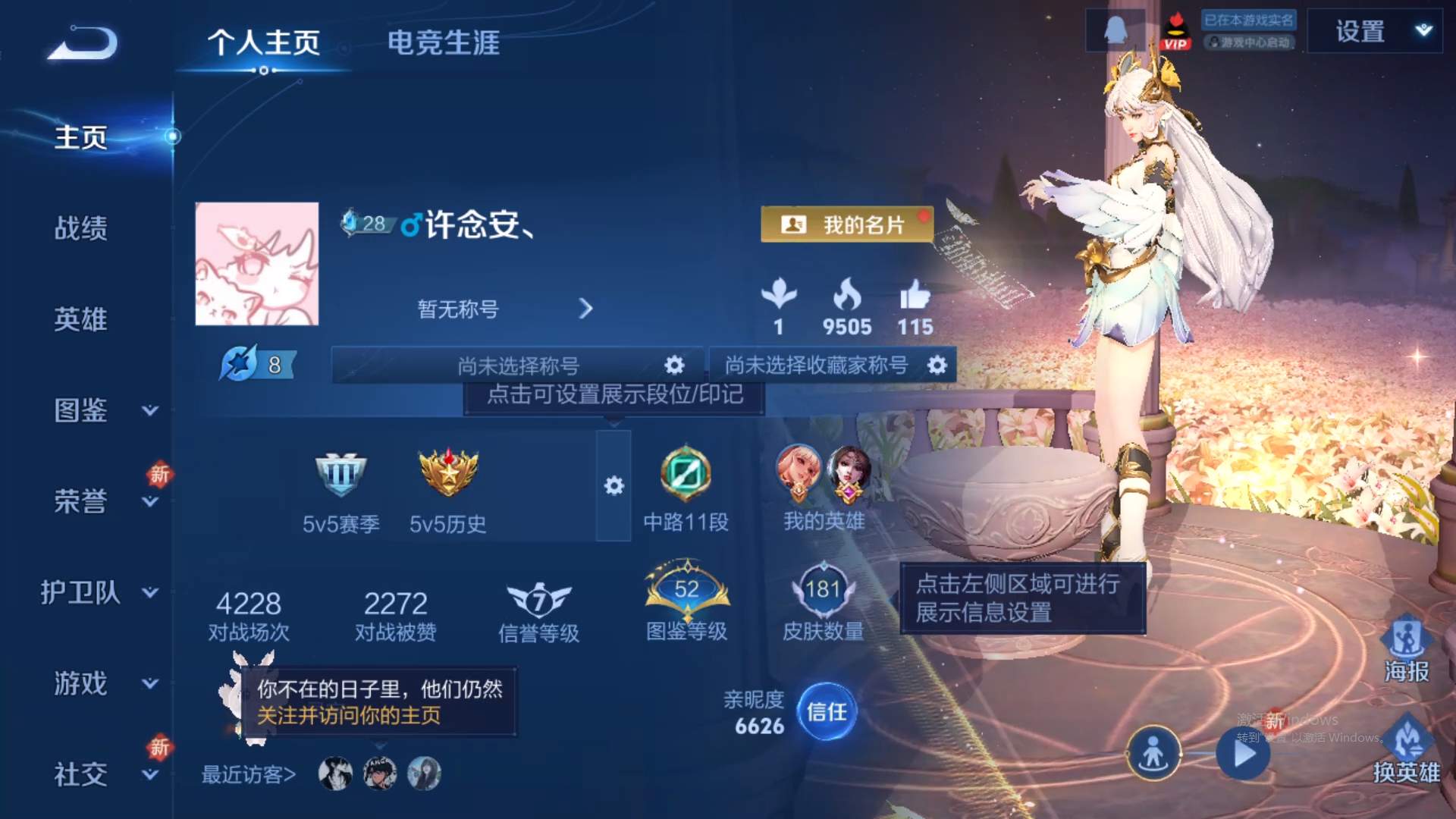
Task: Click the 信誉等级 level 7 badge
Action: (539, 599)
